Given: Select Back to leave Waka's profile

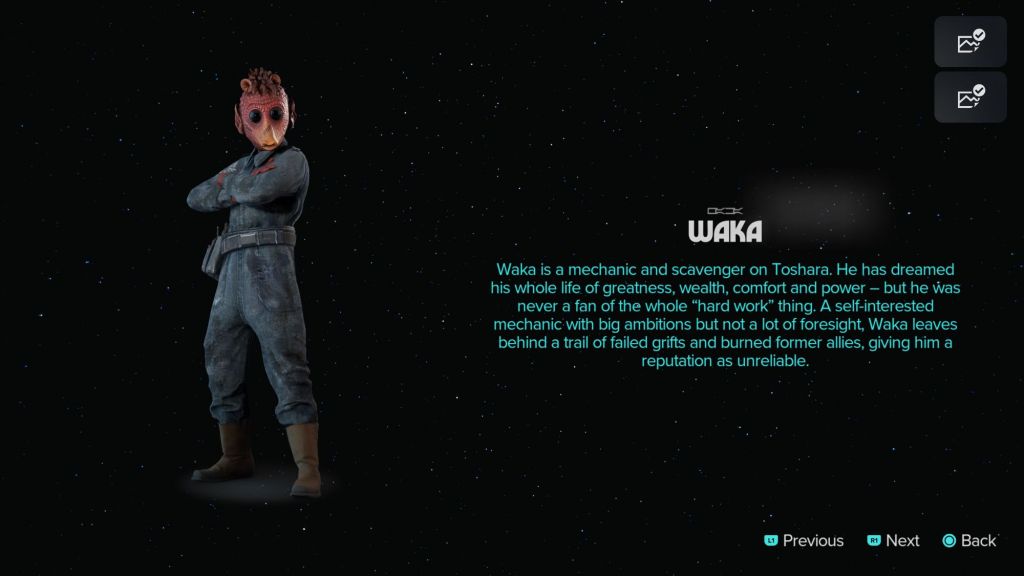Looking at the screenshot, I should click(x=969, y=540).
